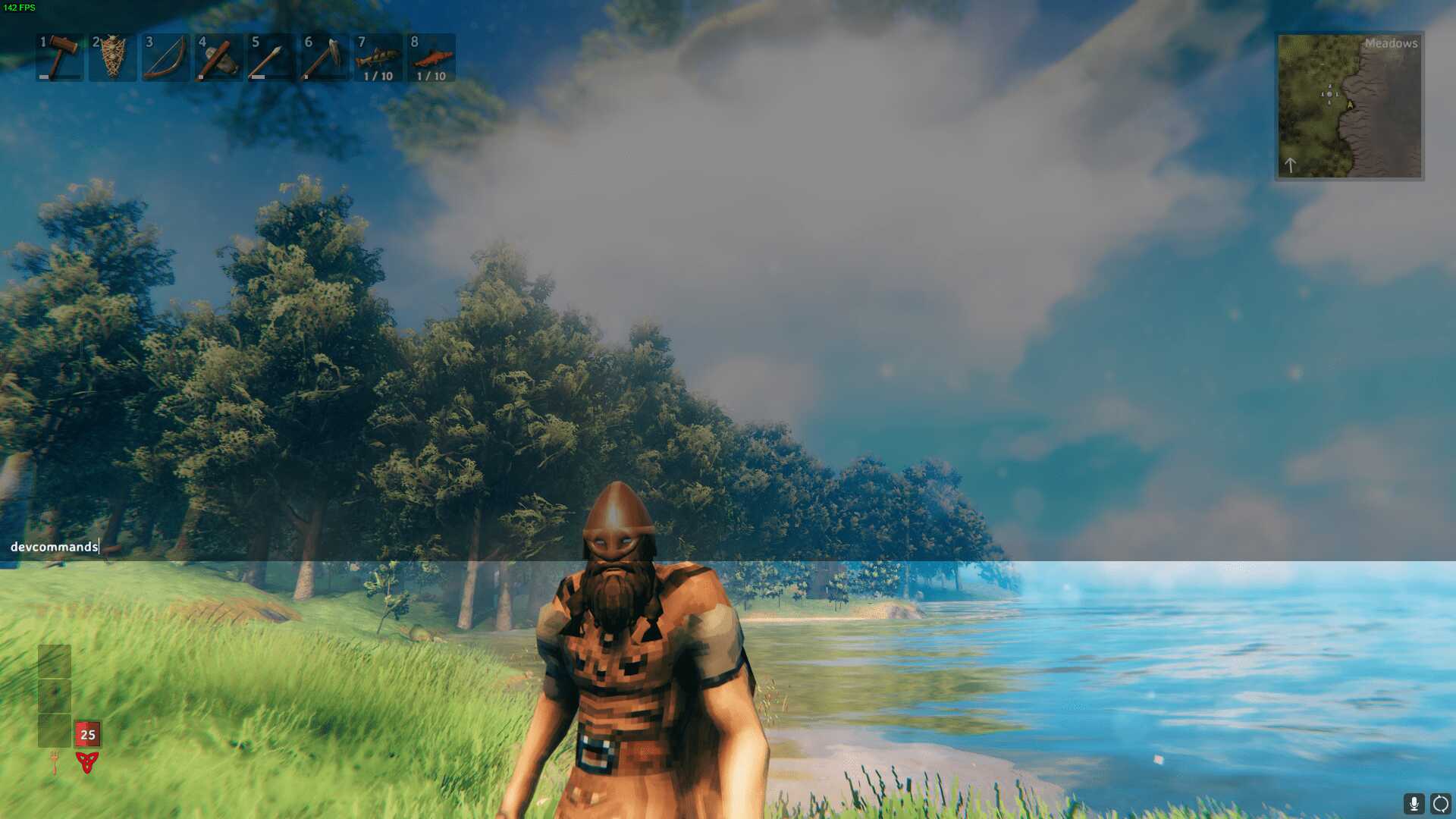The width and height of the screenshot is (1456, 819).
Task: Mute the microphone icon
Action: (1412, 802)
